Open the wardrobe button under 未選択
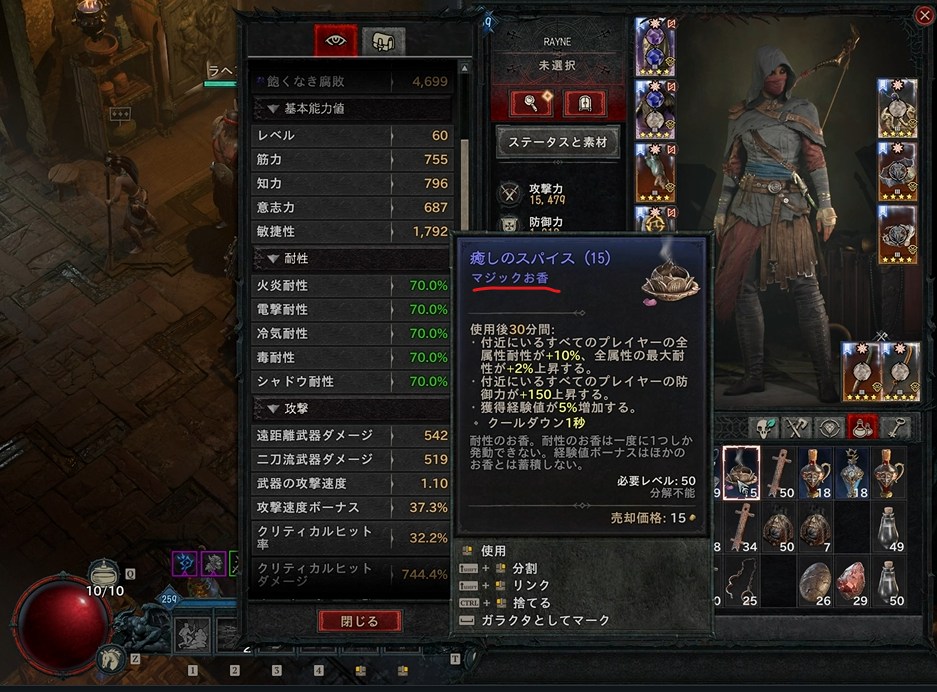The image size is (937, 692). 585,102
